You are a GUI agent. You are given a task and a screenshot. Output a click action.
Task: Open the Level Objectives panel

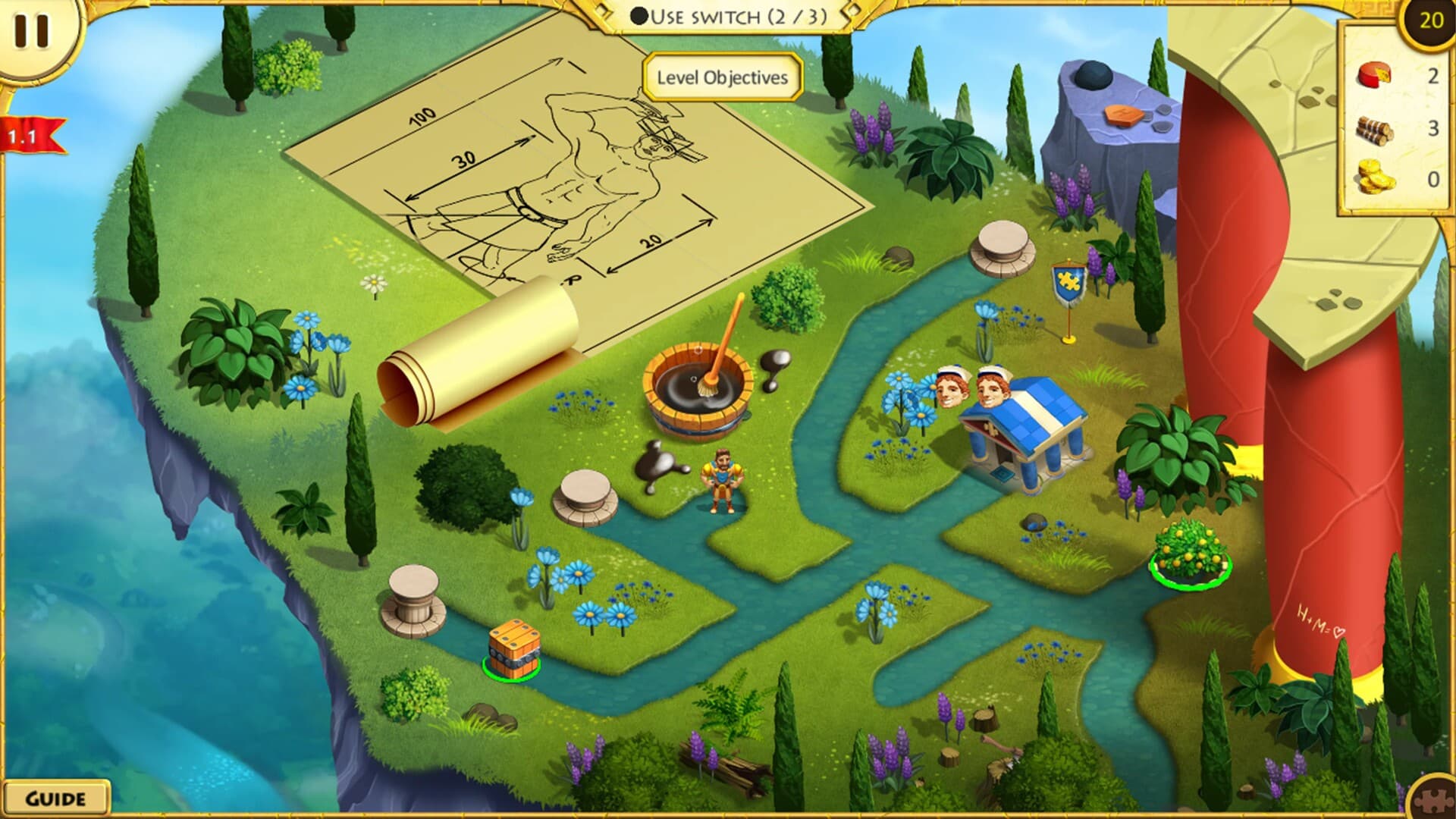point(720,77)
